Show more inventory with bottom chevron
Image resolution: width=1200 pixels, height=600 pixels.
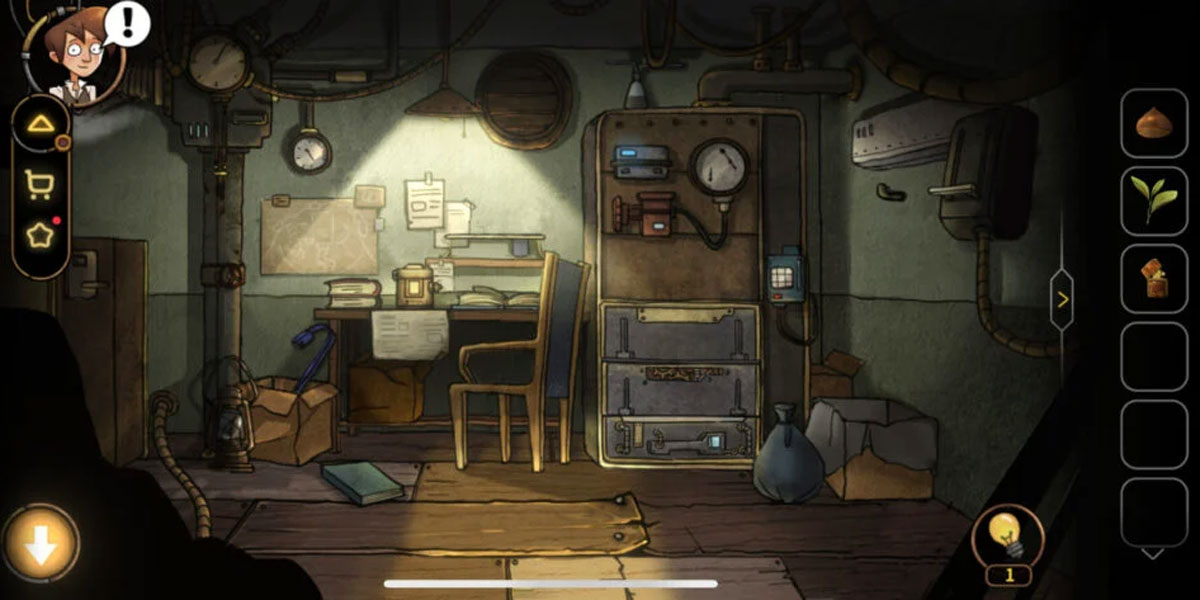tap(1153, 553)
